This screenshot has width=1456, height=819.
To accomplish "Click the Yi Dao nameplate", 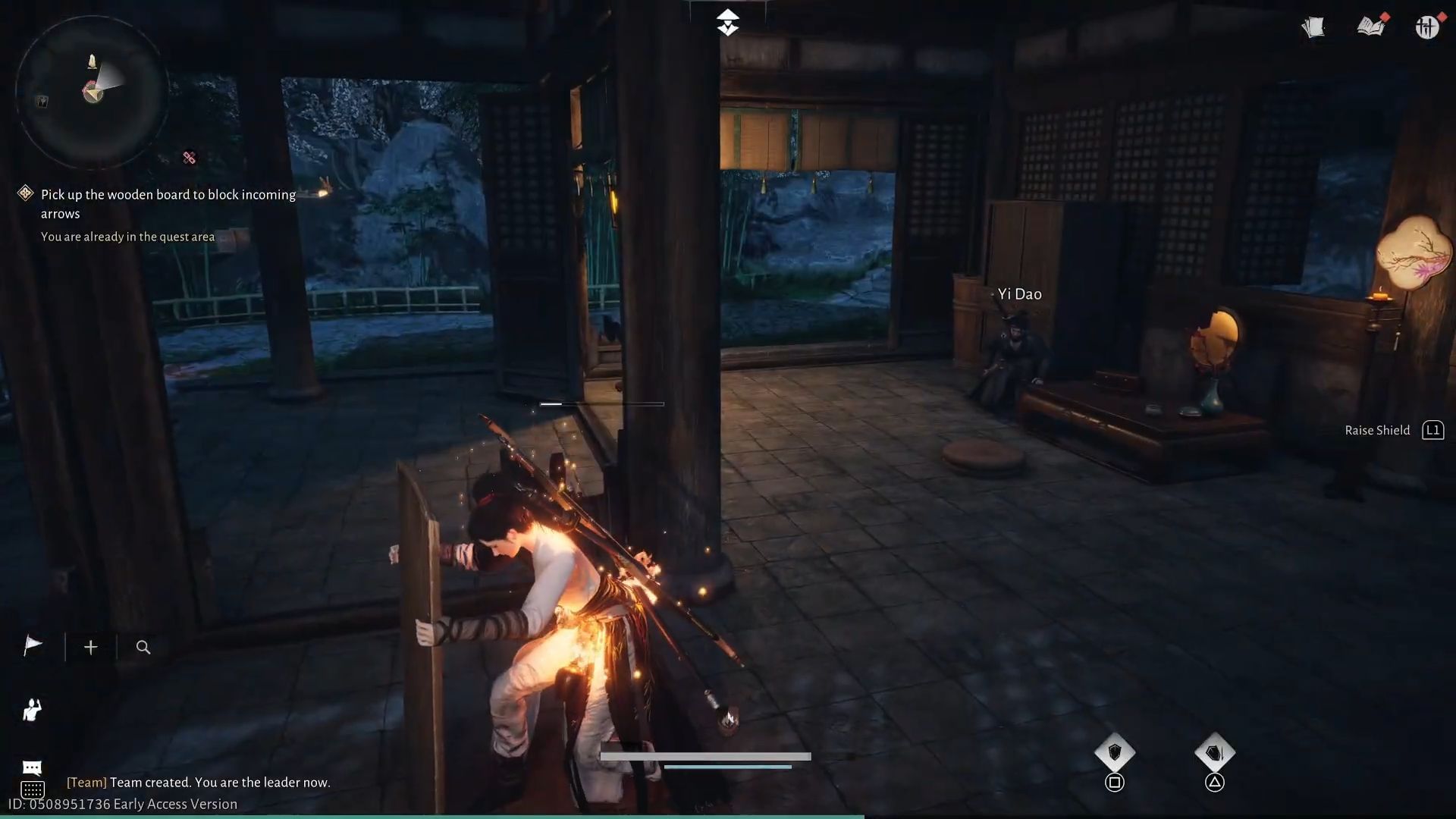I will (1019, 293).
